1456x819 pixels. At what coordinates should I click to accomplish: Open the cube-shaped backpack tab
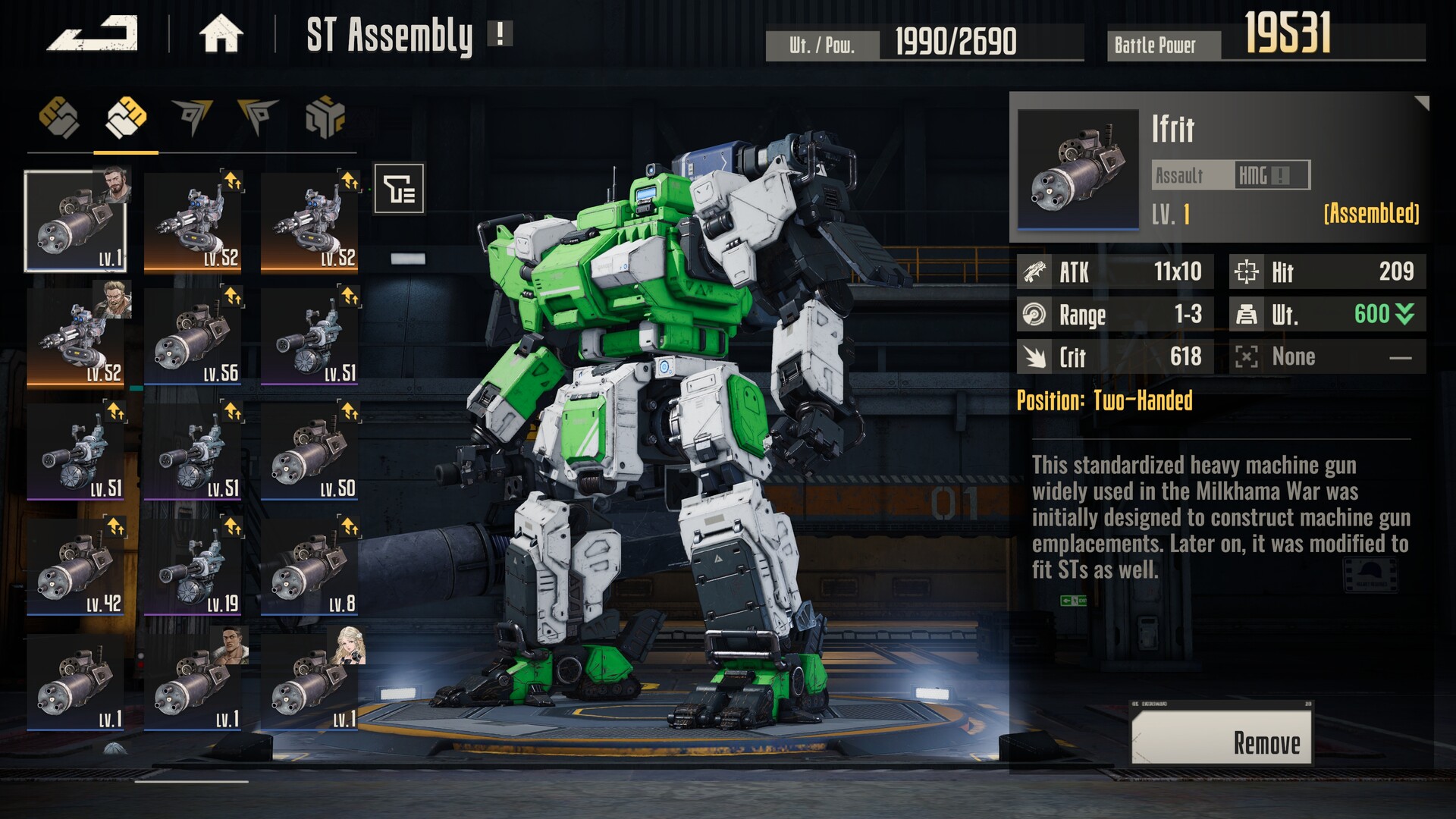pos(325,118)
